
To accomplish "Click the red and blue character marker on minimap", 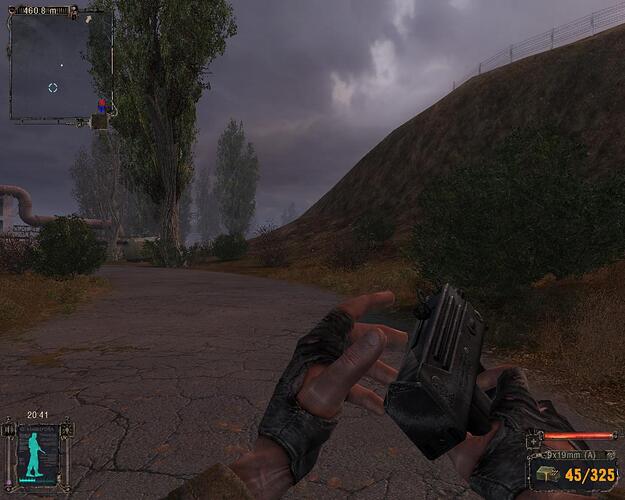I will pyautogui.click(x=100, y=105).
